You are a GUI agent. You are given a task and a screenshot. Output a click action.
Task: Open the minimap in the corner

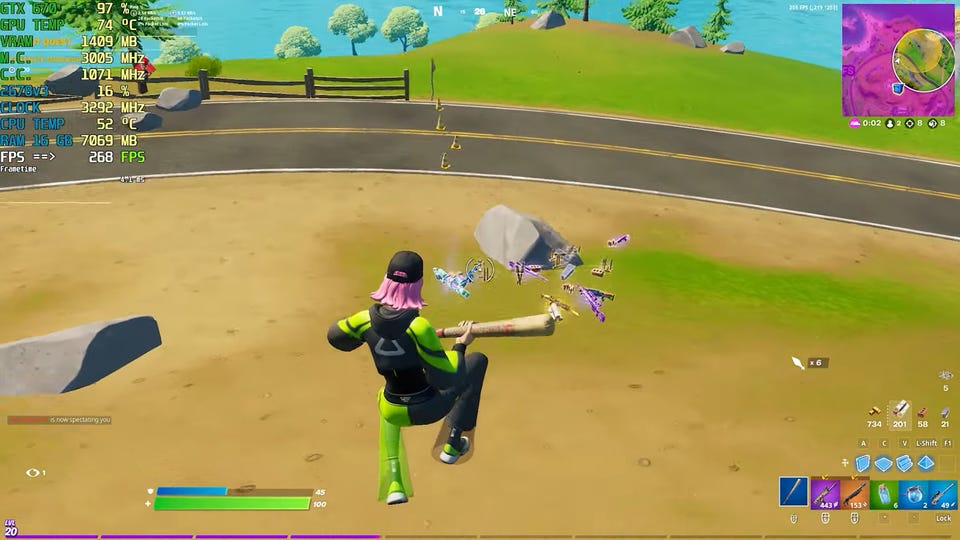click(898, 60)
